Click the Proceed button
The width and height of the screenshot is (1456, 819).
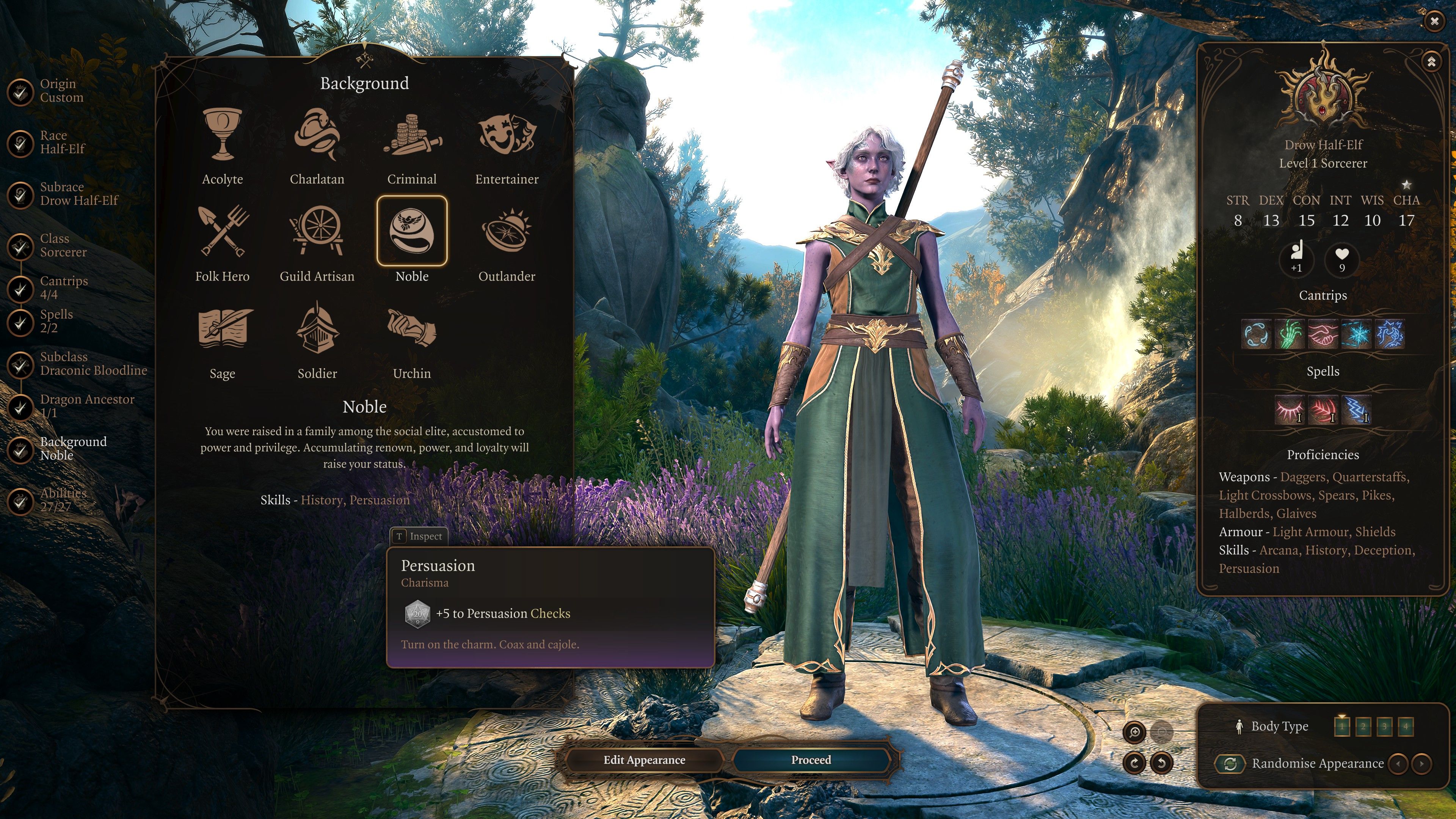coord(811,759)
